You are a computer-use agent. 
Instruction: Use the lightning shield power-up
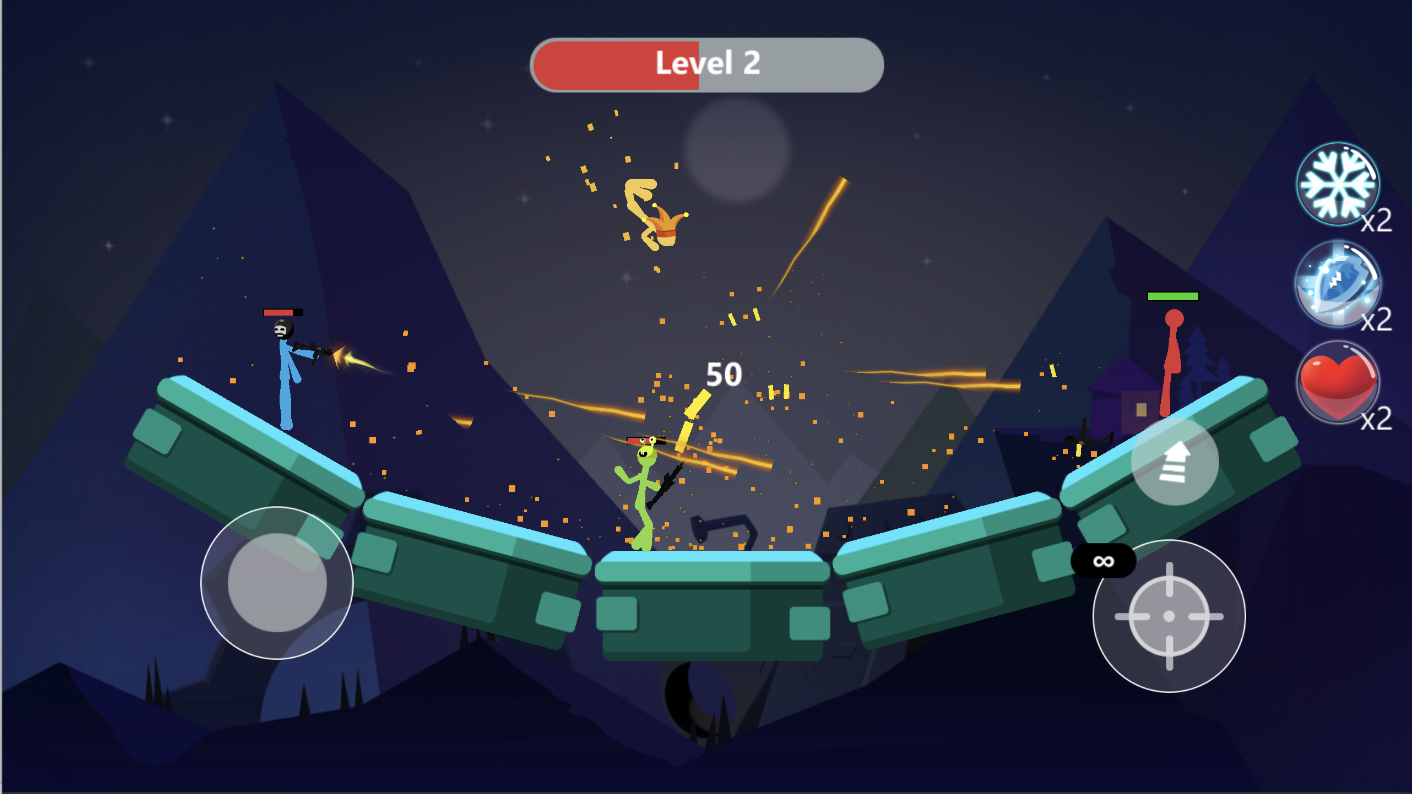pos(1338,287)
